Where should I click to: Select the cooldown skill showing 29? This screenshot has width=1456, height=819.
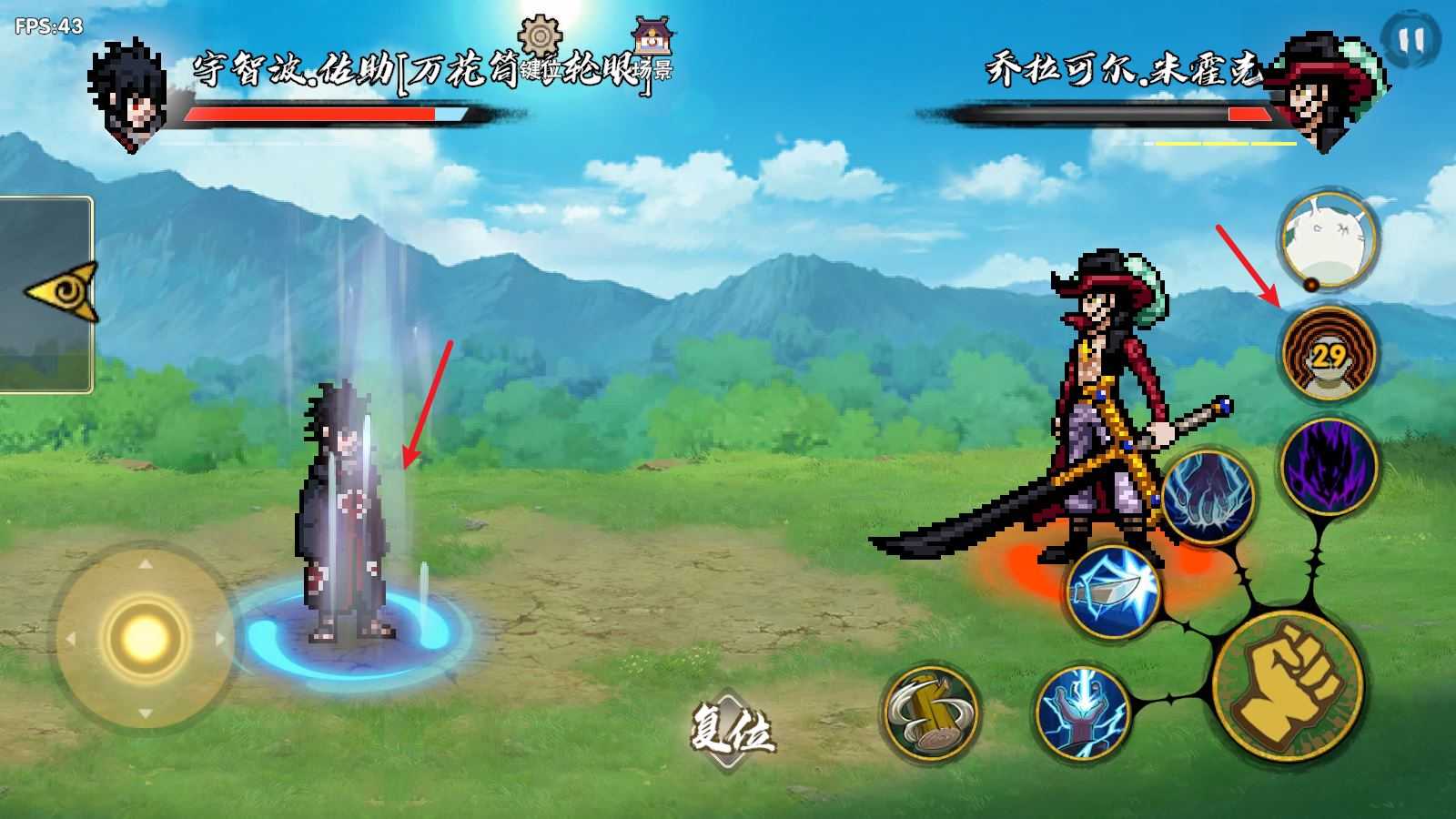(1329, 353)
